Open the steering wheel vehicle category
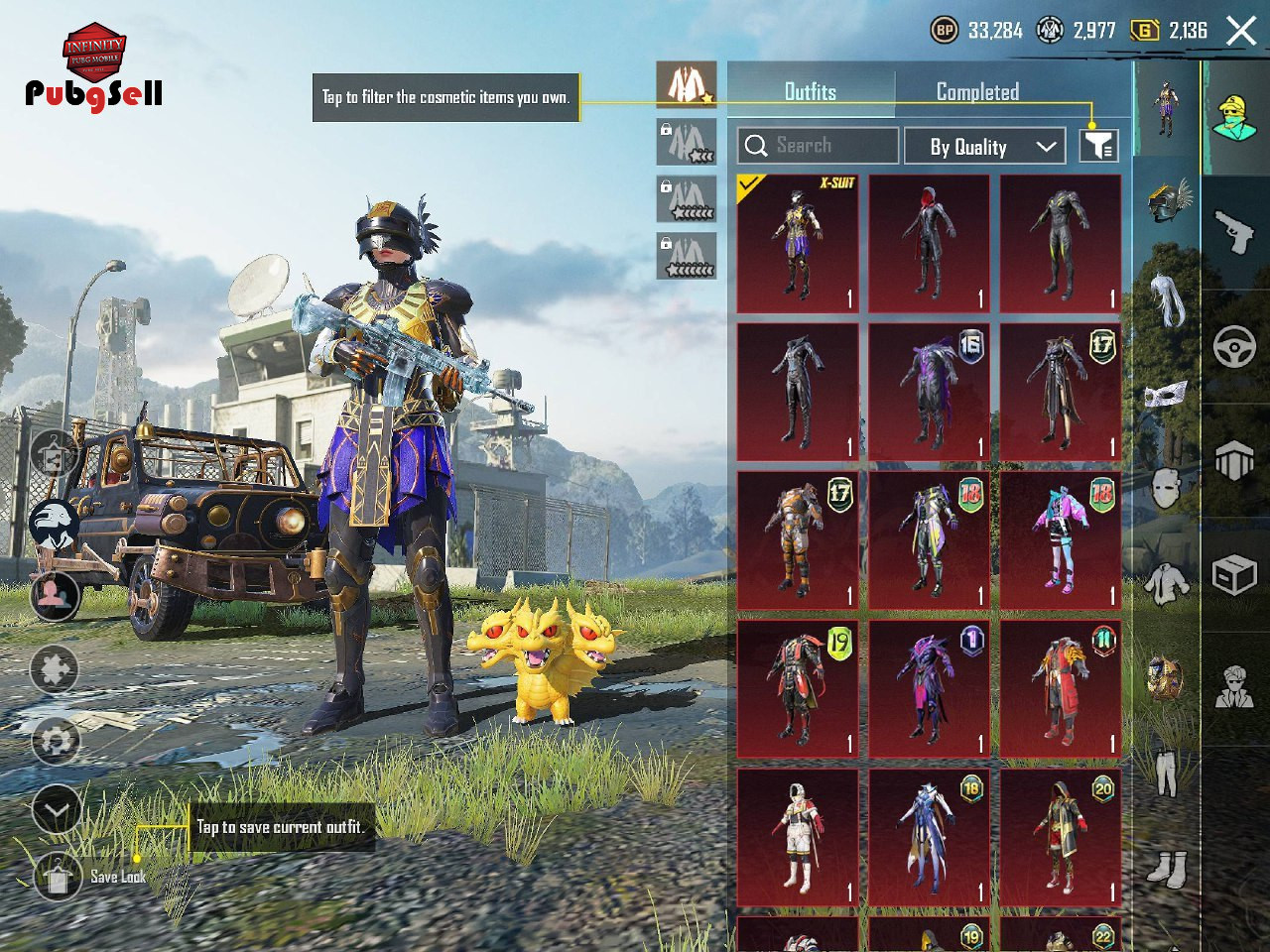The height and width of the screenshot is (952, 1270). 1234,347
